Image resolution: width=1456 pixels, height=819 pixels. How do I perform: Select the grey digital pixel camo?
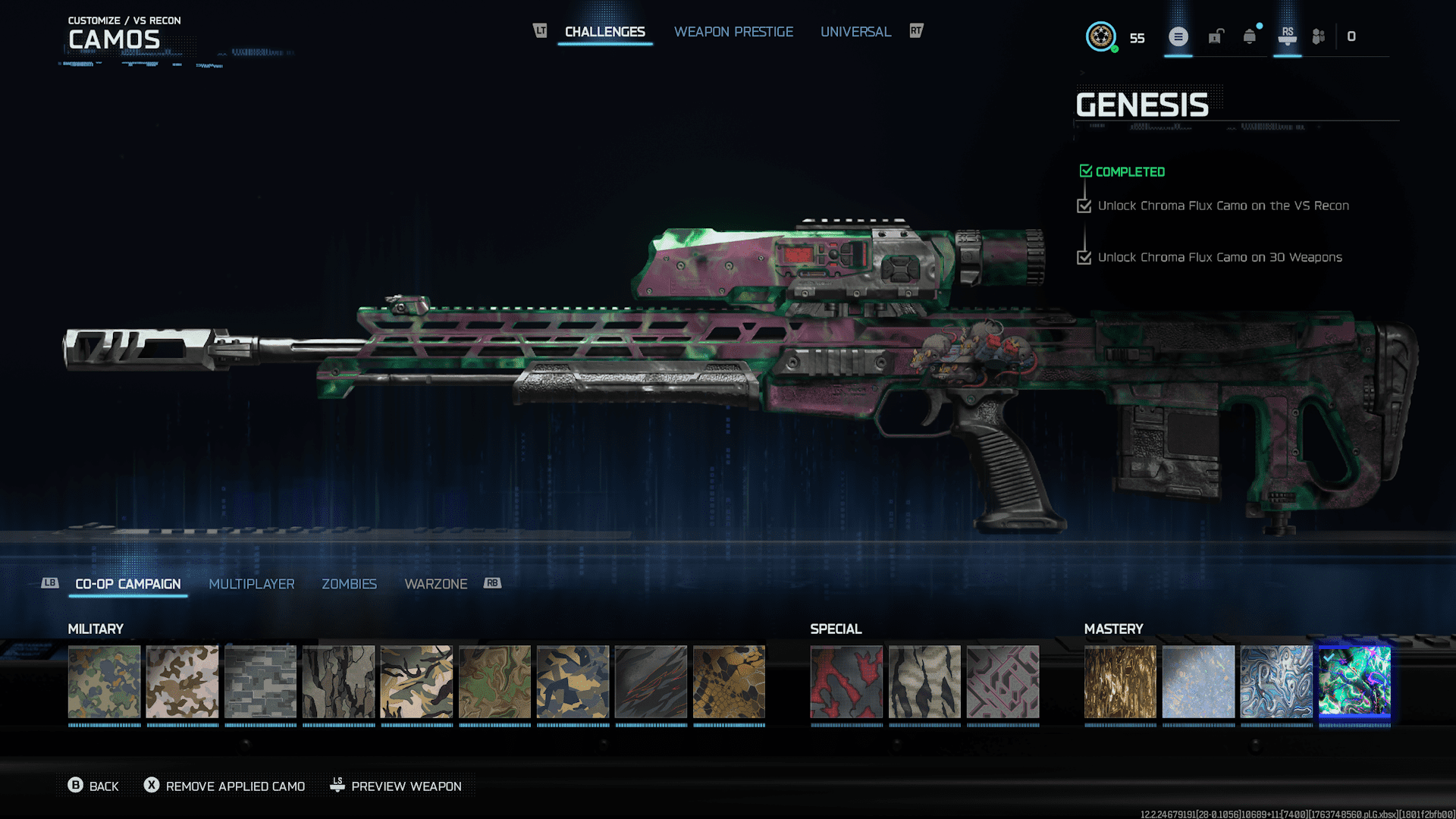click(260, 682)
